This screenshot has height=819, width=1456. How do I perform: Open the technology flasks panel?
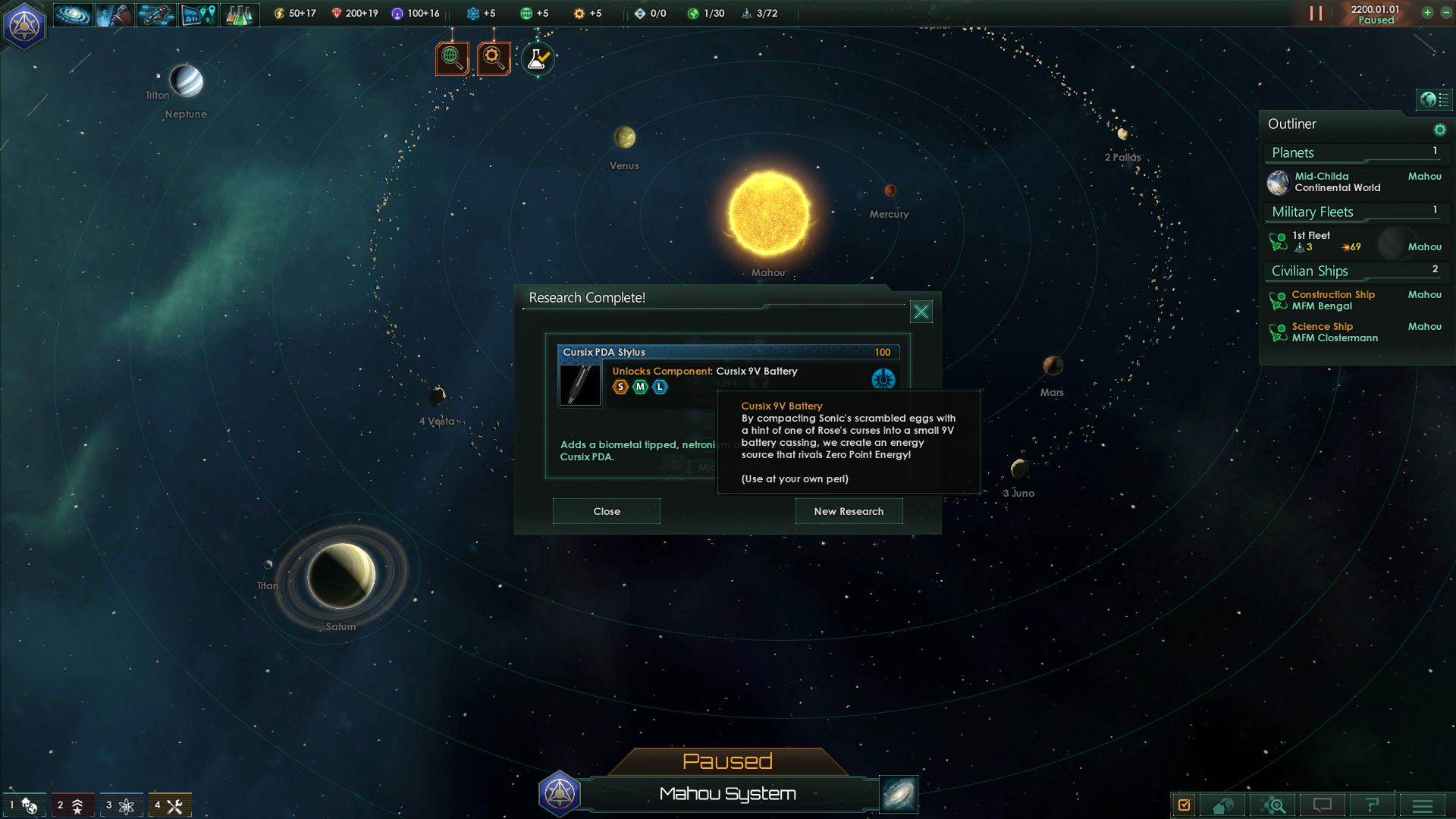240,14
